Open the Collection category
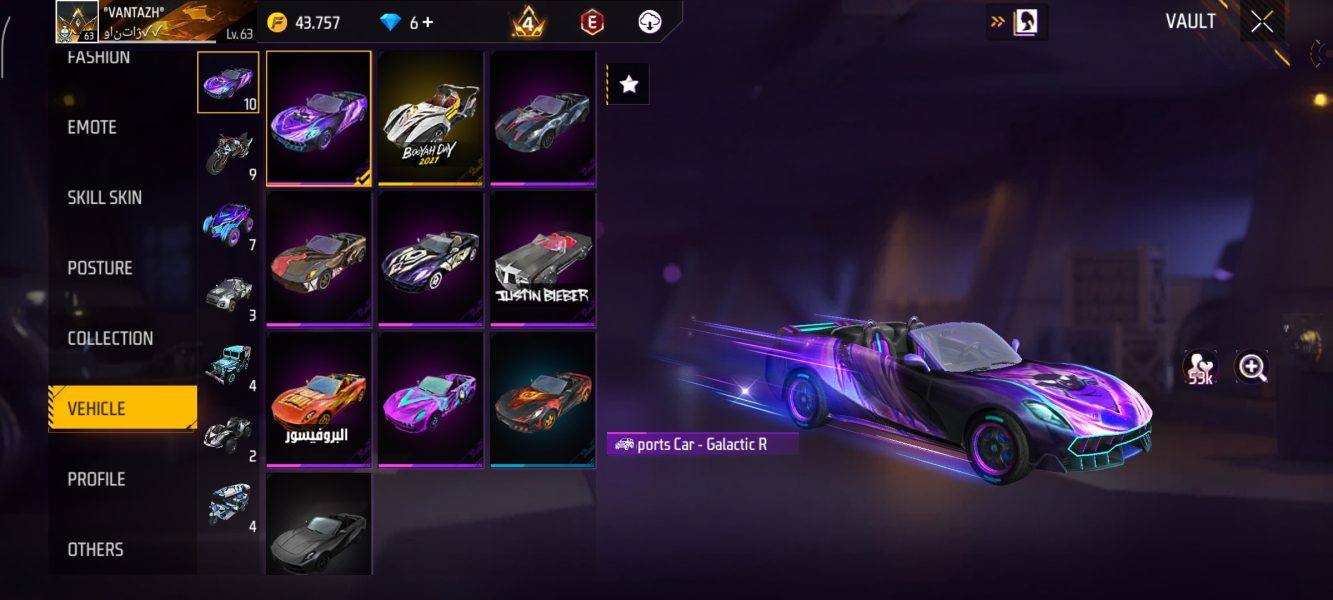 pyautogui.click(x=110, y=338)
